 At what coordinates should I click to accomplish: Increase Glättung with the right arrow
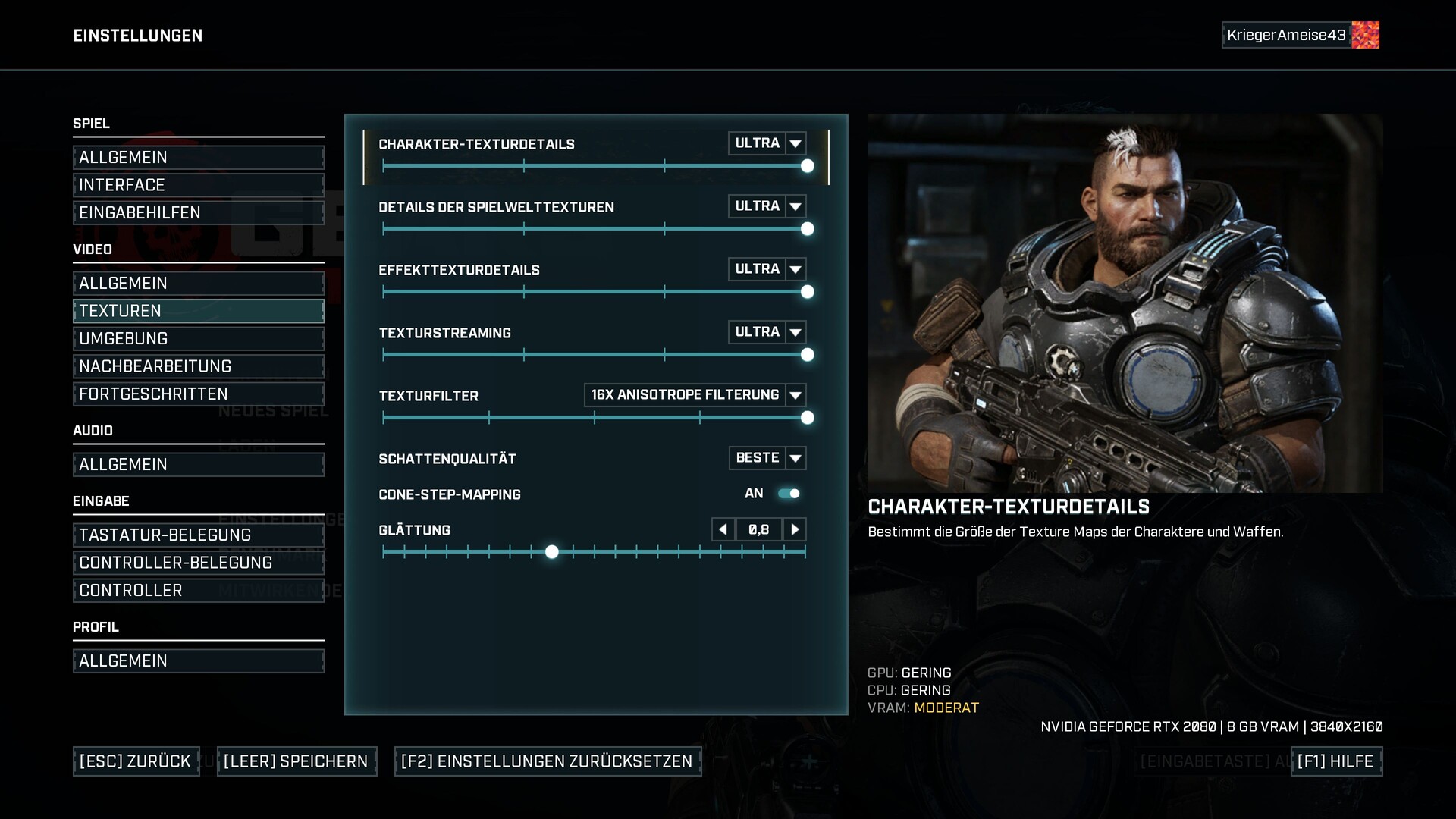795,529
